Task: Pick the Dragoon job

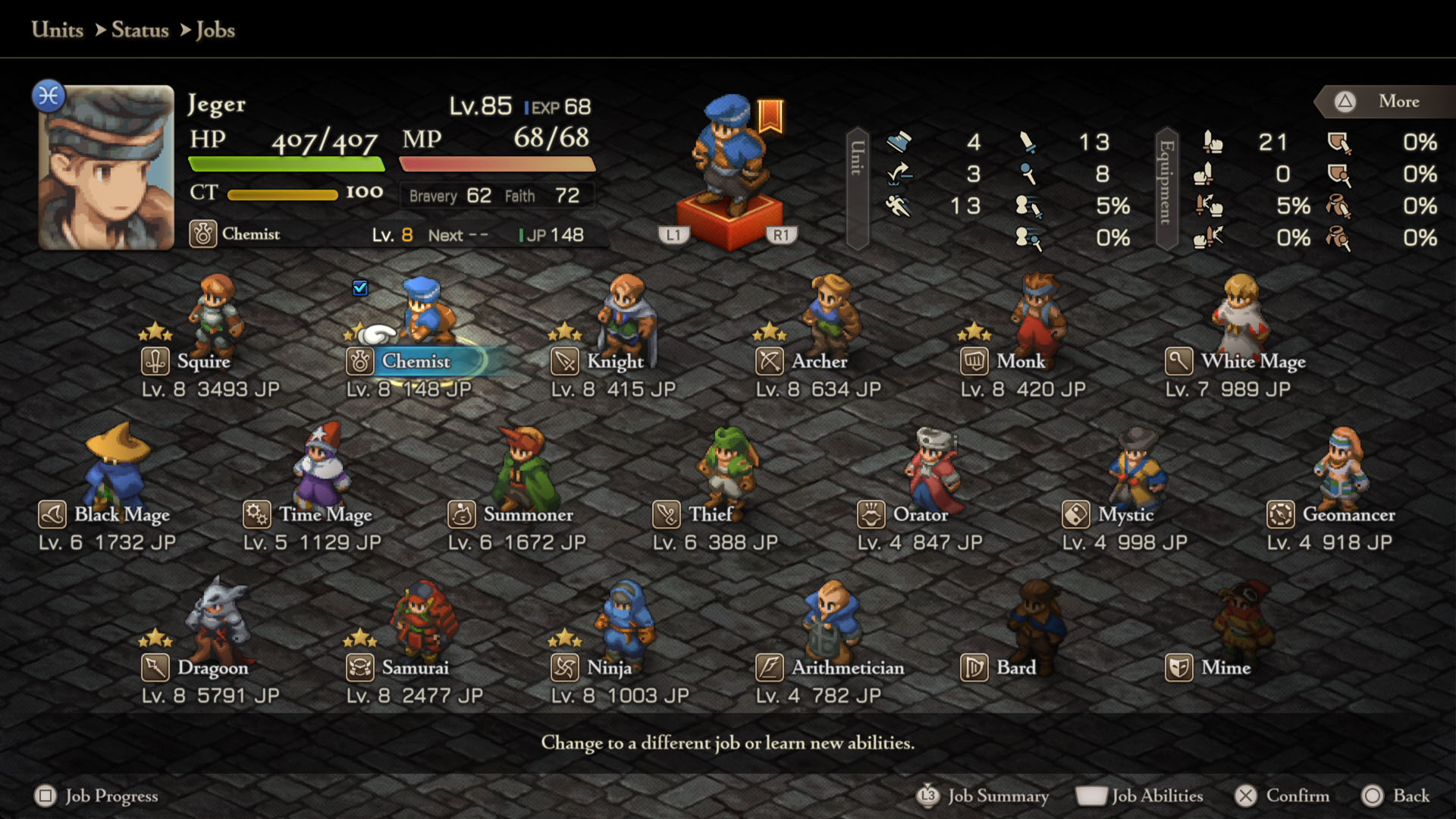Action: (212, 668)
